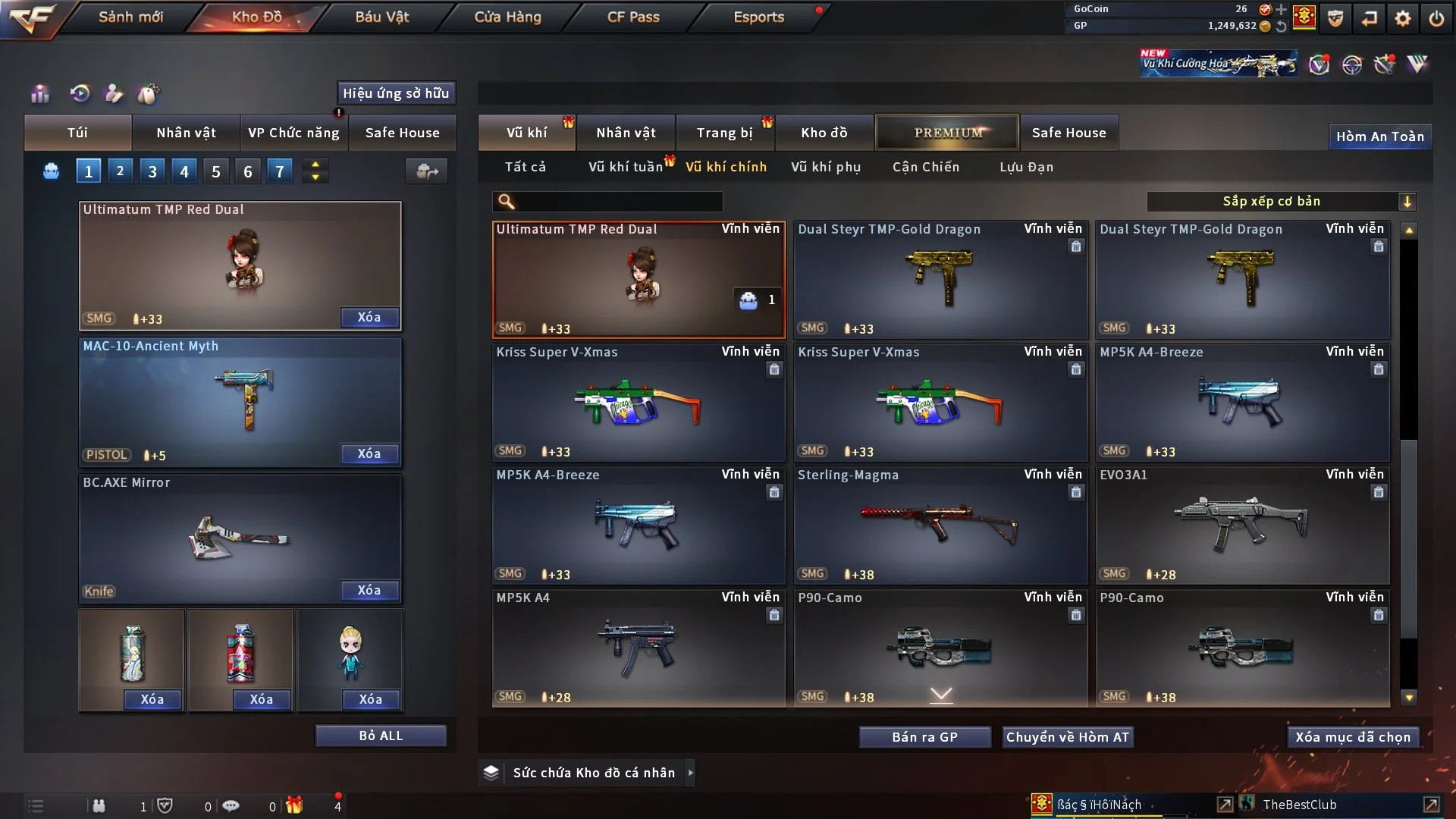The image size is (1456, 819).
Task: Open the stats bar-chart icon above Túi tab
Action: click(x=39, y=94)
